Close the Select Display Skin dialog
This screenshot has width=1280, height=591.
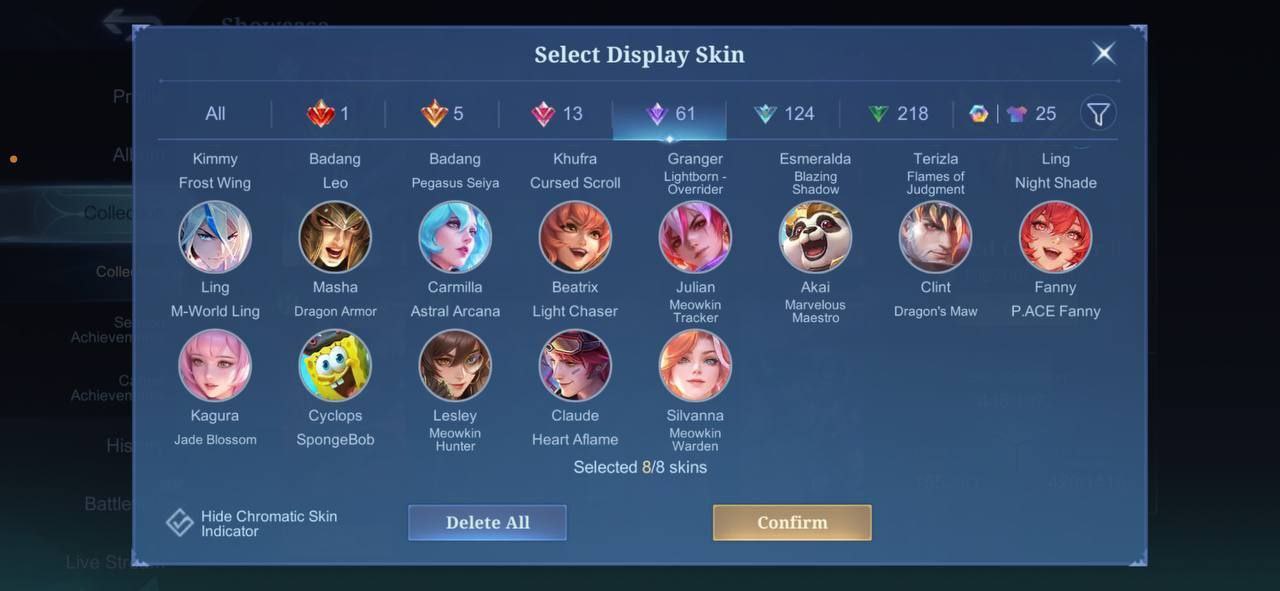point(1104,53)
